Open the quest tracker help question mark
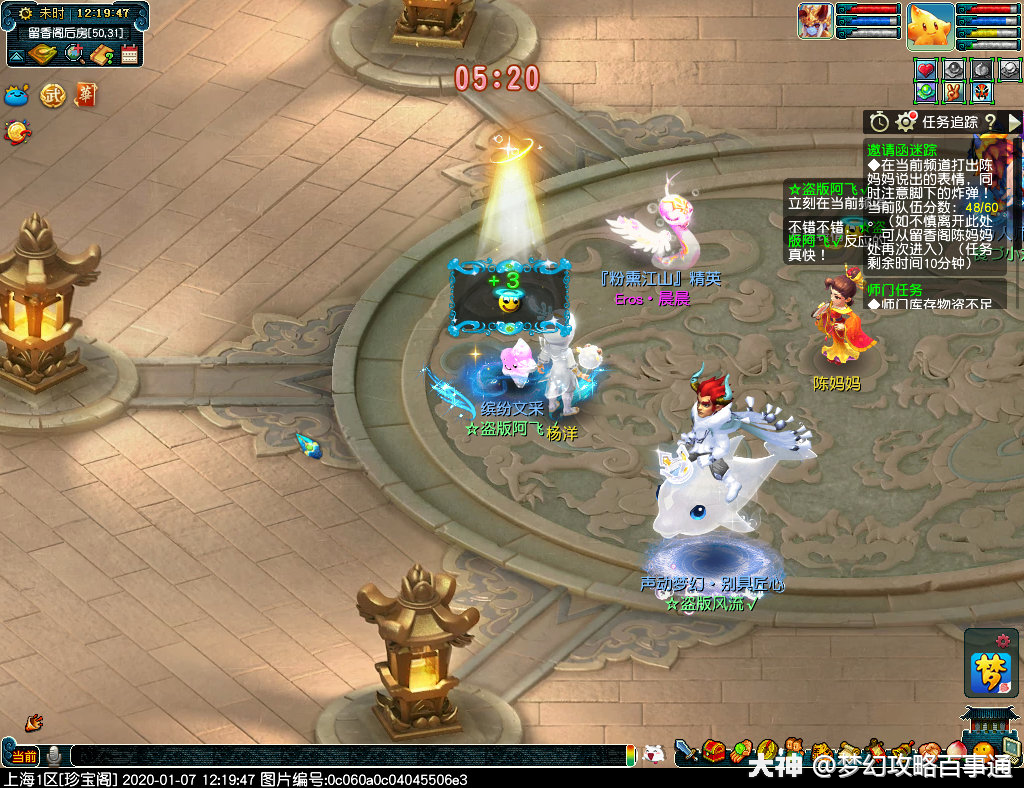1024x788 pixels. (x=990, y=122)
